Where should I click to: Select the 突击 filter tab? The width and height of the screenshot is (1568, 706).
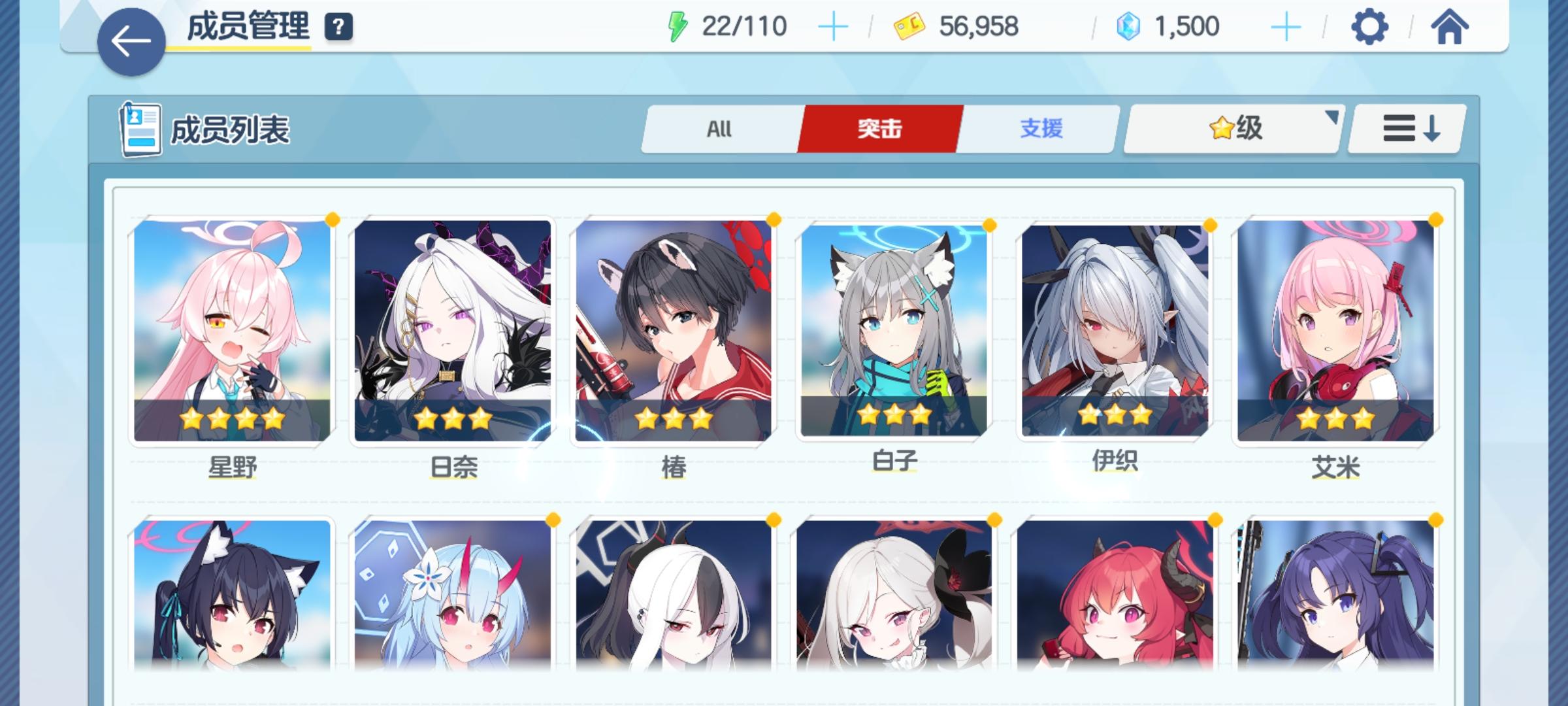pyautogui.click(x=879, y=129)
